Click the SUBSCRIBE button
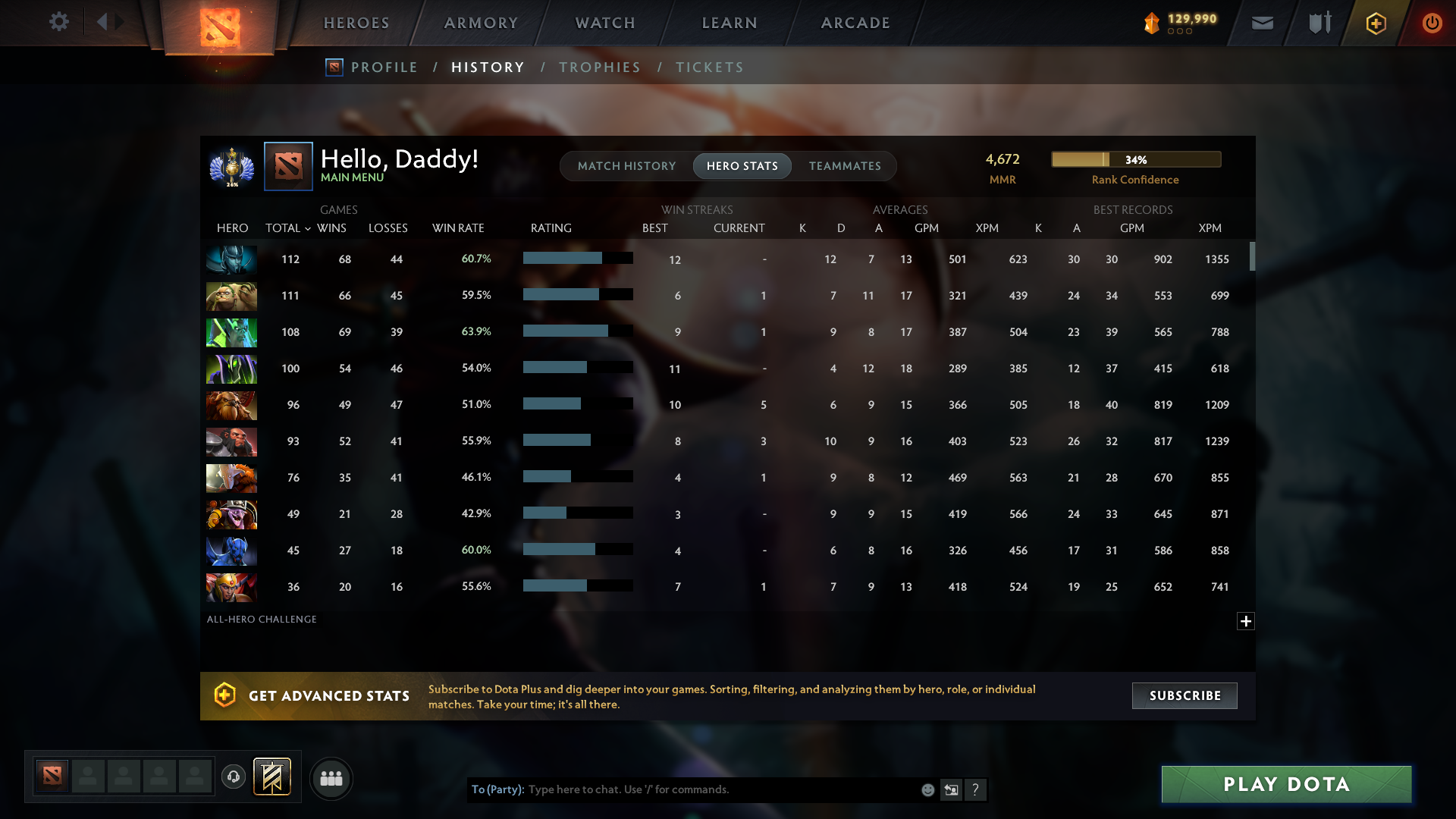This screenshot has width=1456, height=819. tap(1185, 695)
